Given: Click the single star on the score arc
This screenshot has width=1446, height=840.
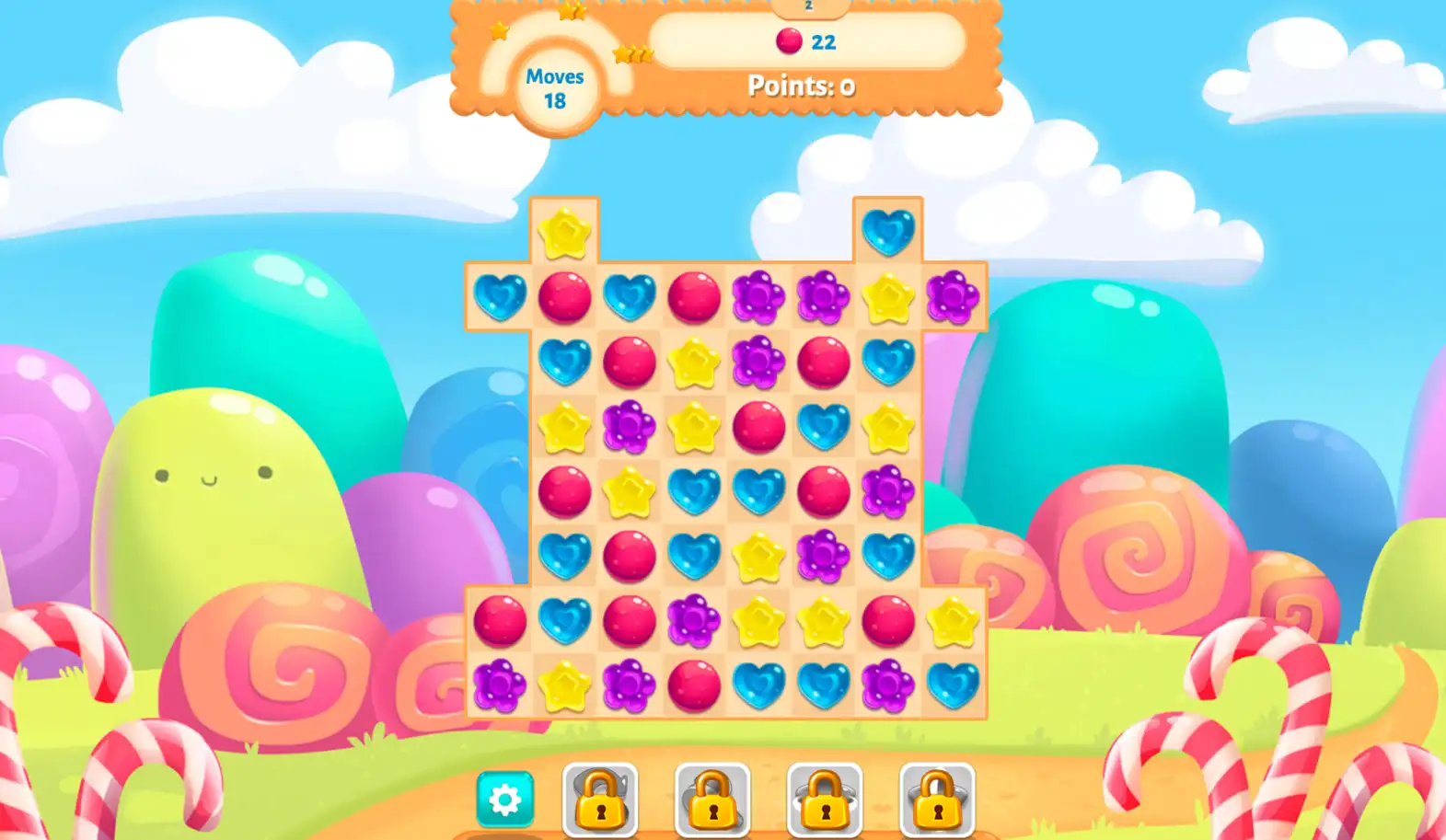Looking at the screenshot, I should tap(498, 32).
